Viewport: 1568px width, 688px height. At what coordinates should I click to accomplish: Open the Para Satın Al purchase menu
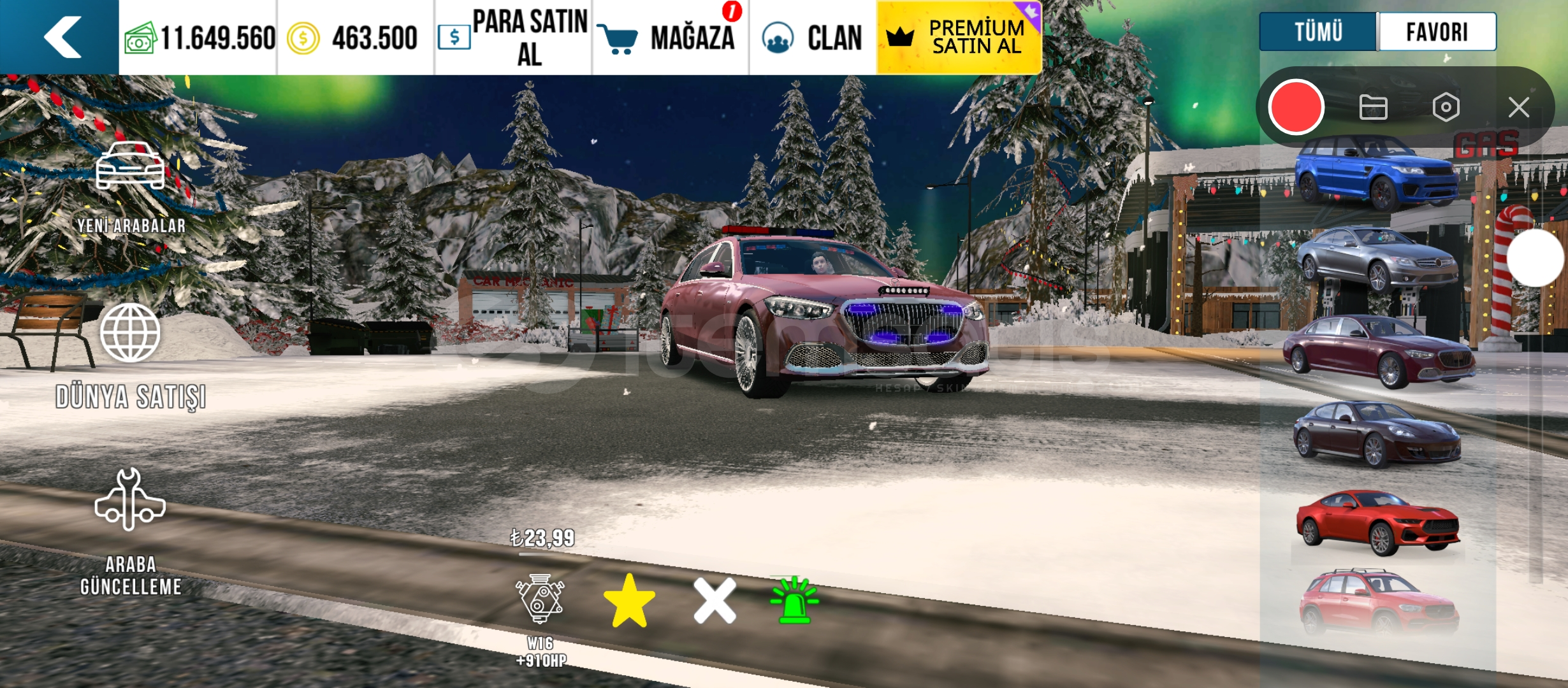point(514,38)
